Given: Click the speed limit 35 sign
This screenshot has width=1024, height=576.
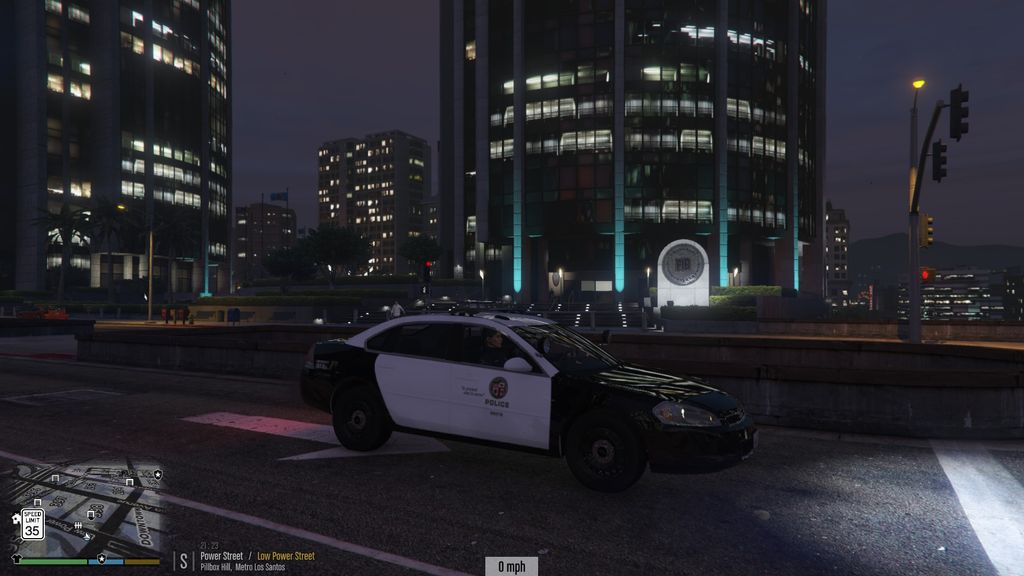Looking at the screenshot, I should pyautogui.click(x=32, y=524).
